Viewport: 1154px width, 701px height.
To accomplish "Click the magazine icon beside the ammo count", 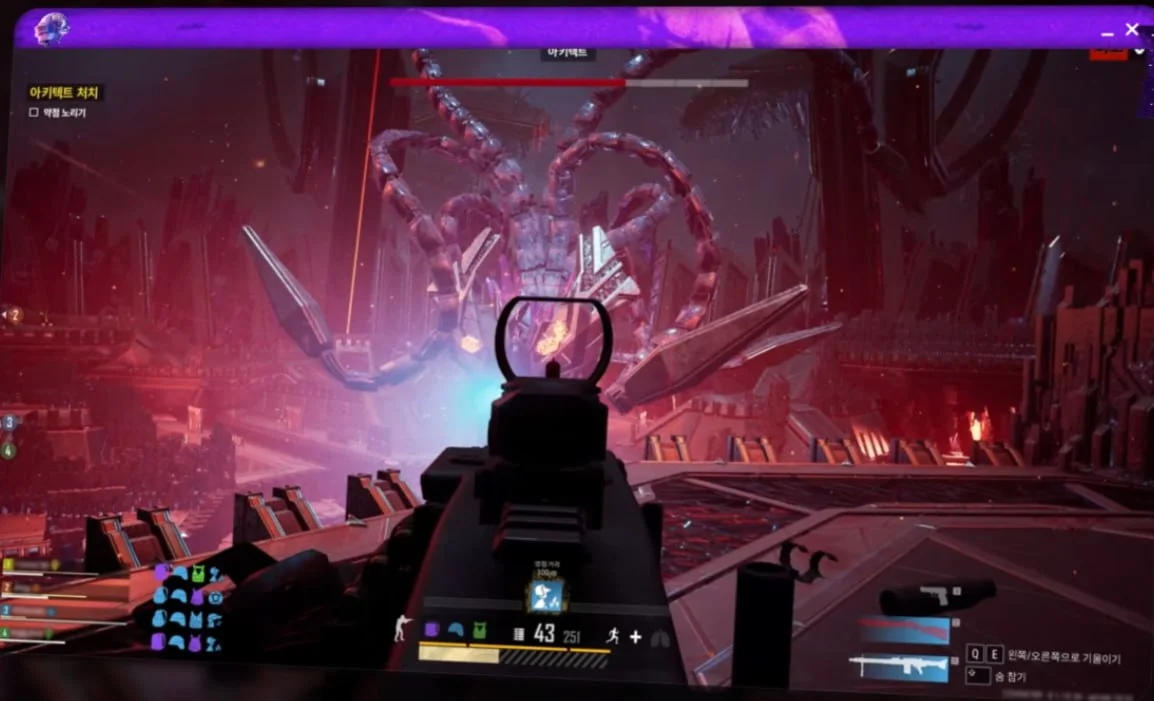I will pos(519,632).
